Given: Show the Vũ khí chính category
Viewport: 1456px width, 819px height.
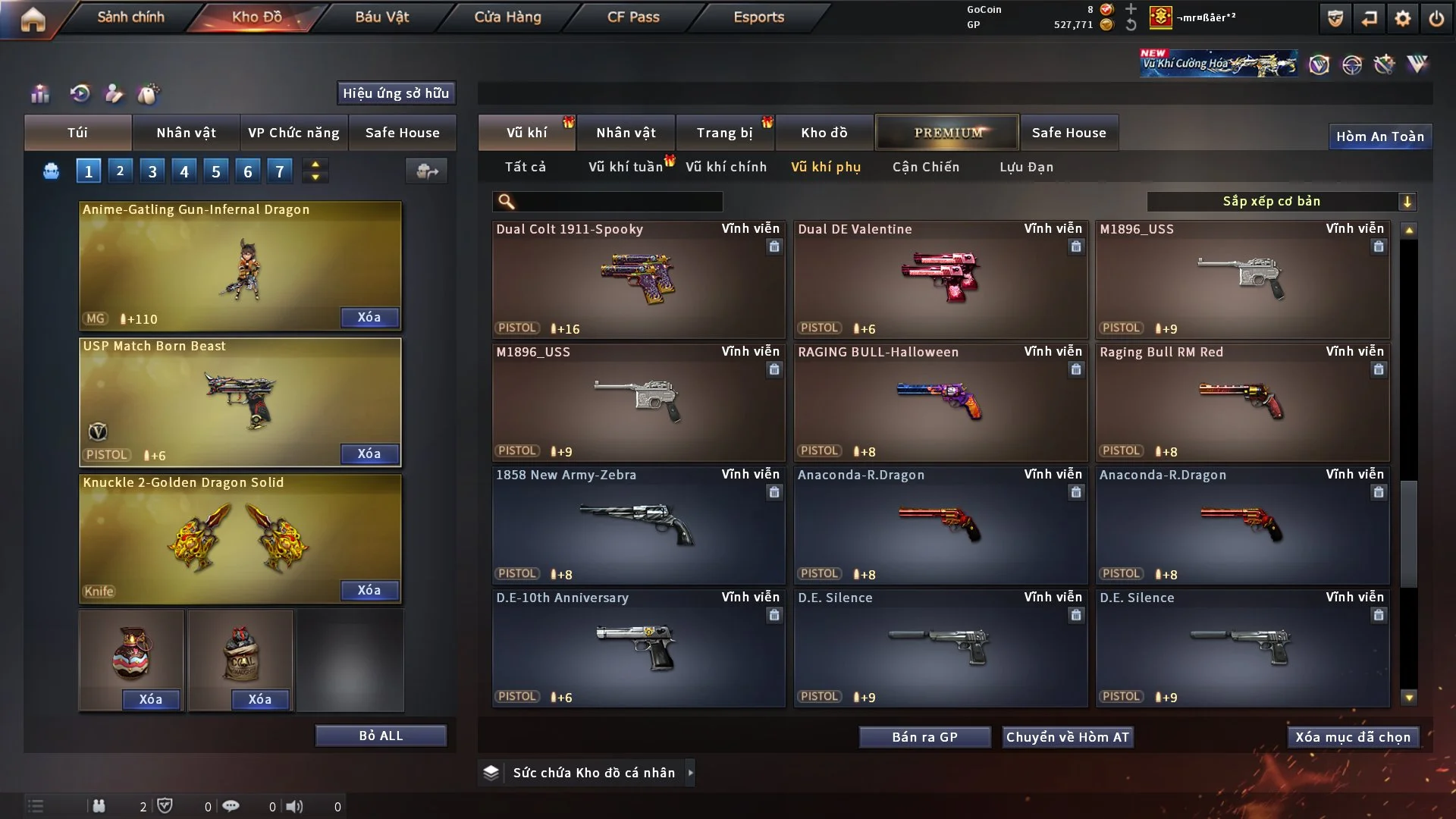Looking at the screenshot, I should pos(726,167).
